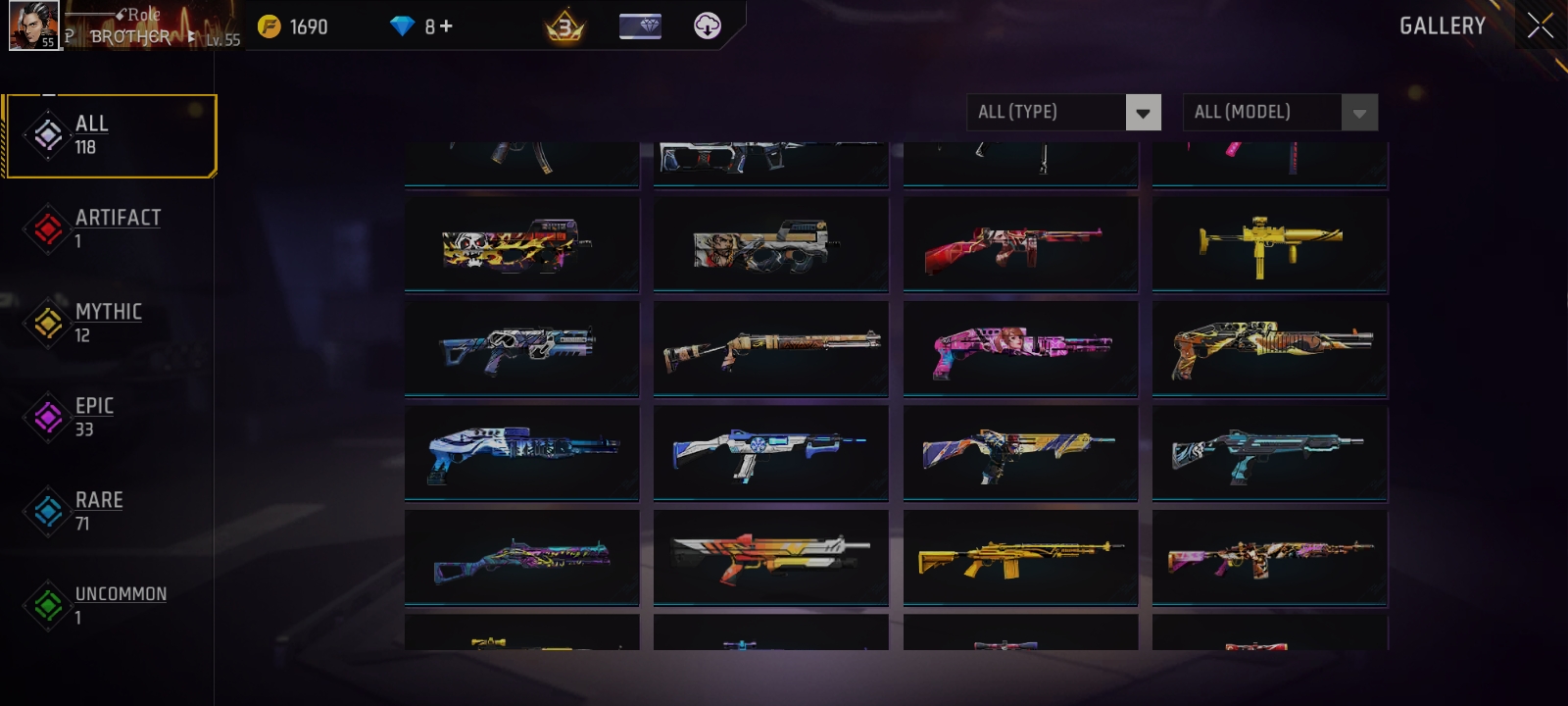1568x706 pixels.
Task: Select the purple EPIC rarity gem icon
Action: point(47,417)
